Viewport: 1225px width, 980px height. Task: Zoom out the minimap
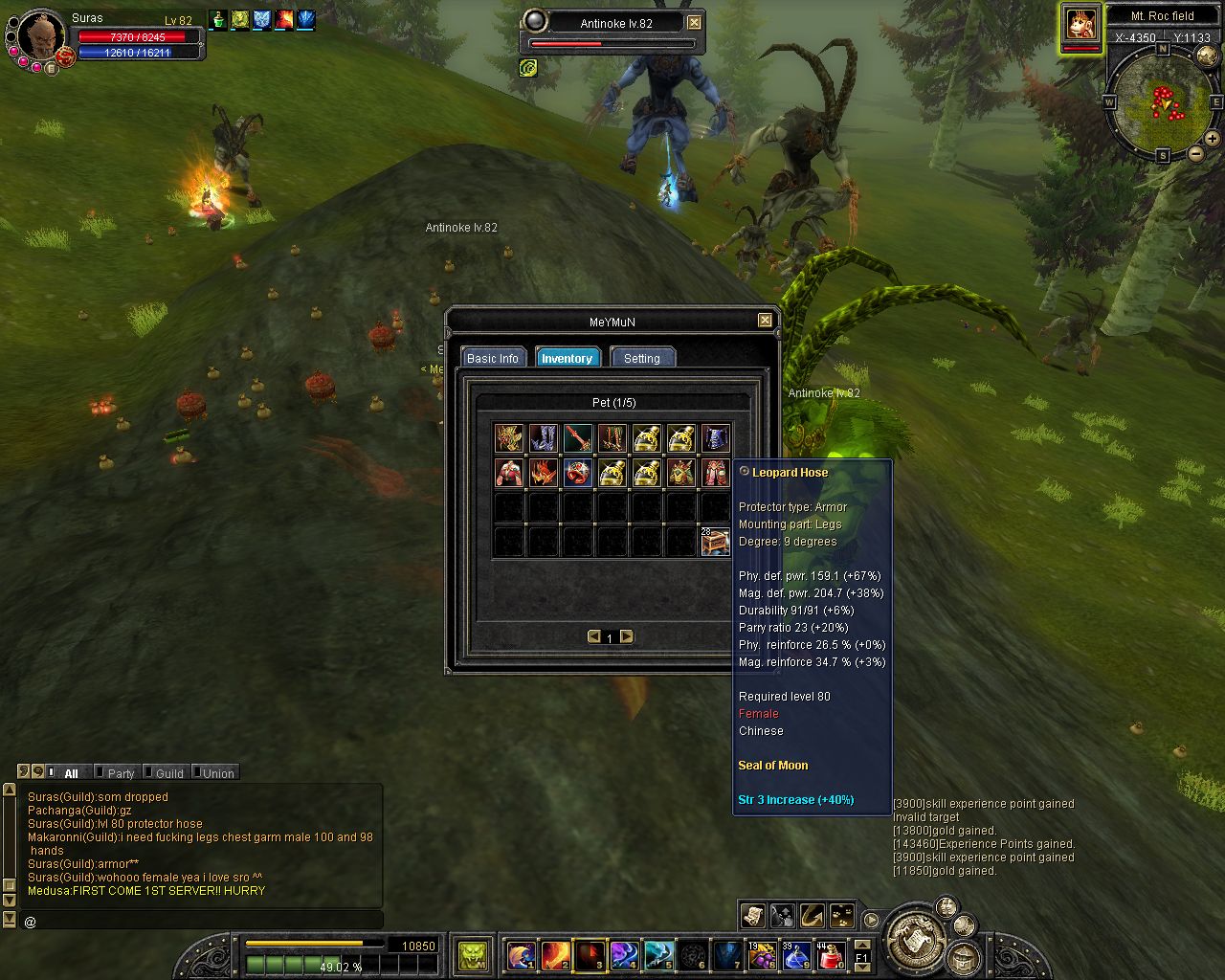[1195, 153]
